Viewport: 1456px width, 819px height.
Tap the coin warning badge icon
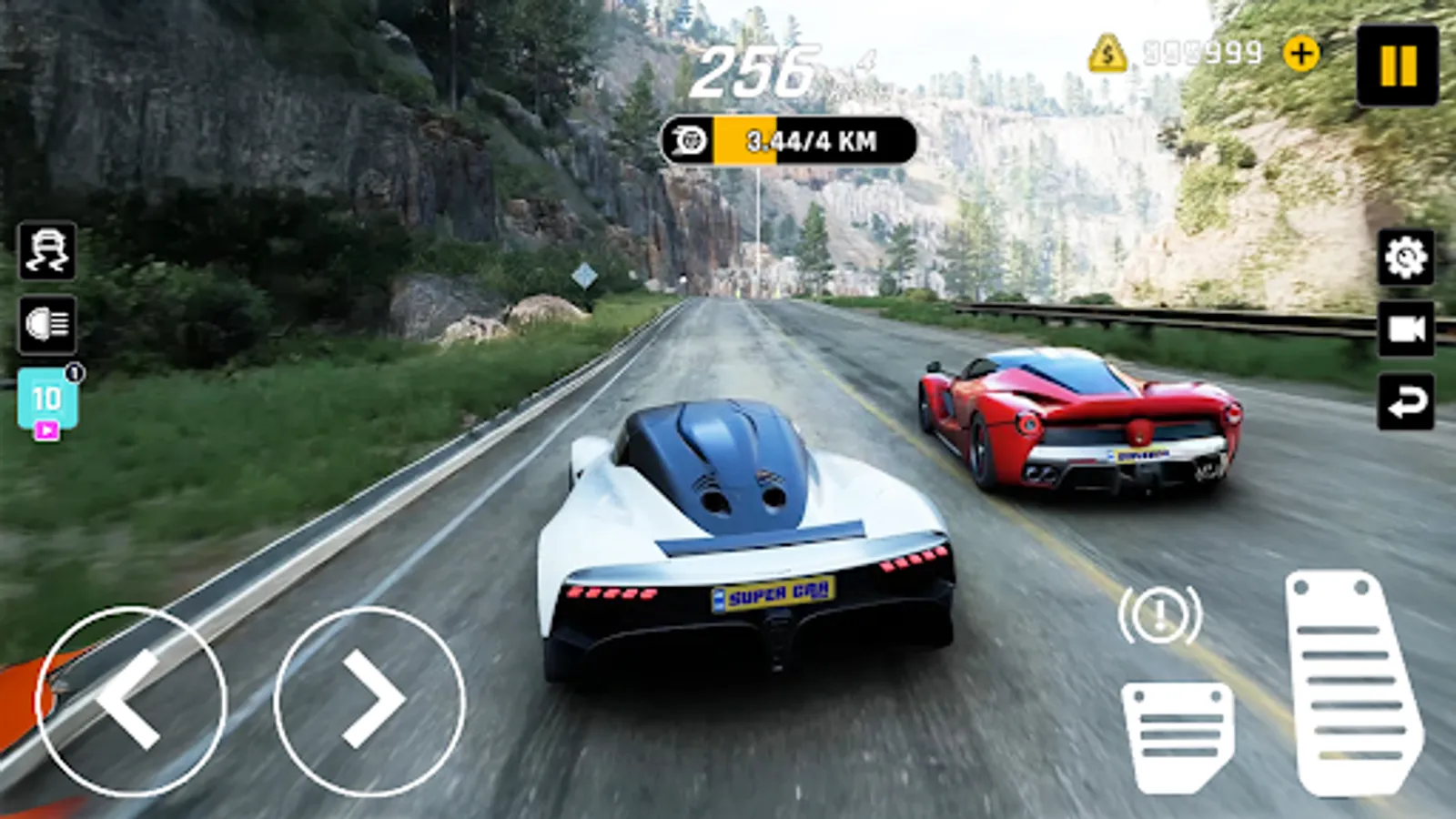(x=1107, y=53)
